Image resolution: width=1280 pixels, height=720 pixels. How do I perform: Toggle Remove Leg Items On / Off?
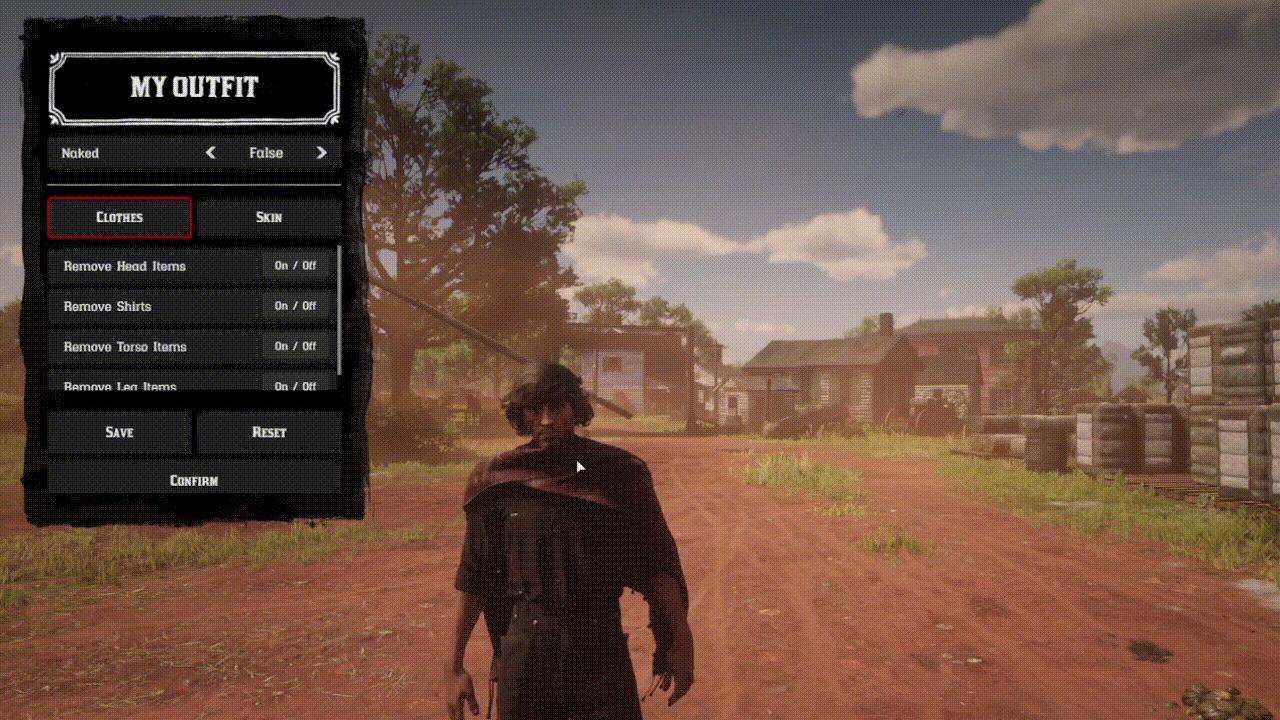click(295, 384)
